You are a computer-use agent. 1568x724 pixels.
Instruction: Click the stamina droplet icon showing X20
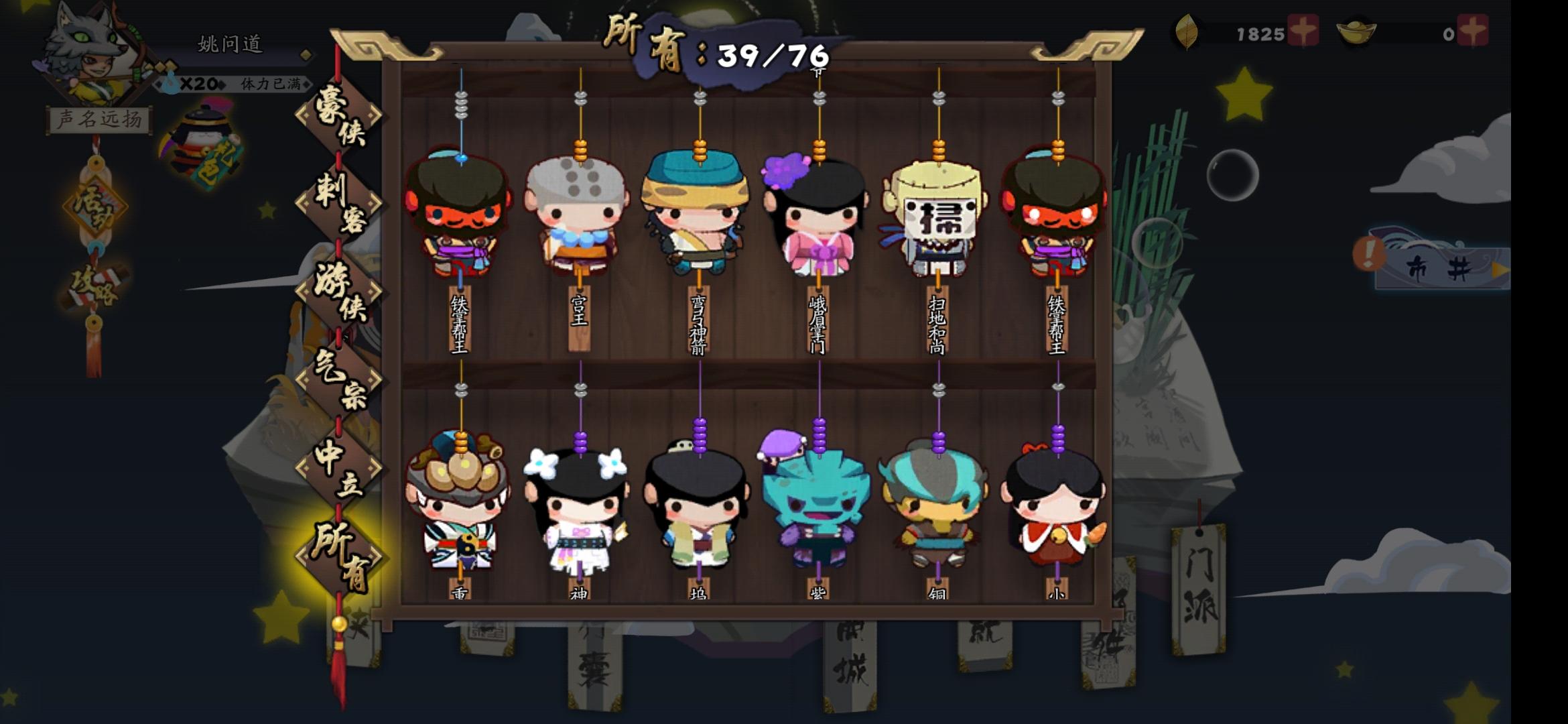[168, 84]
